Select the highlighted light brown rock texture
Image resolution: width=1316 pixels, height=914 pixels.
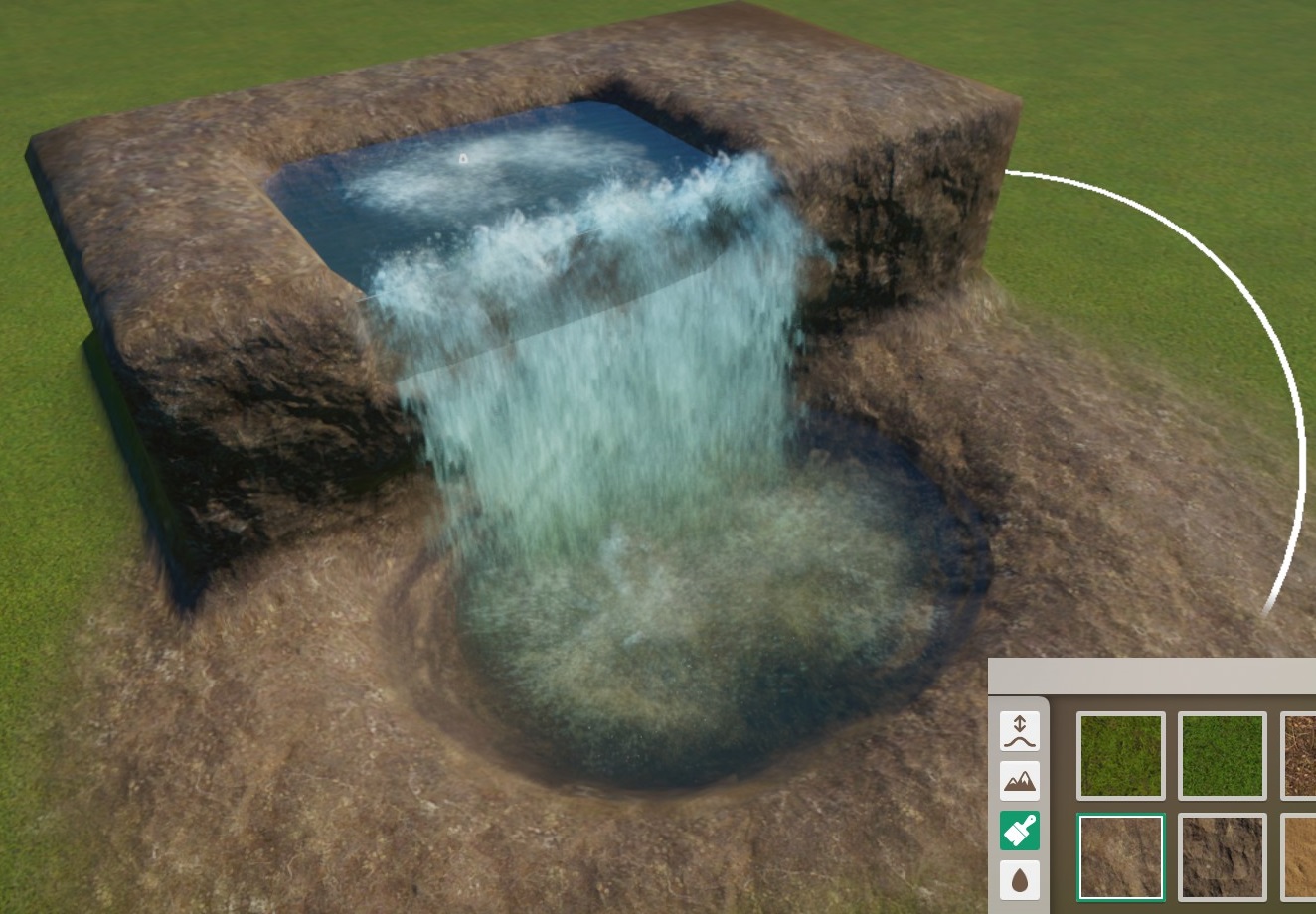pyautogui.click(x=1121, y=856)
